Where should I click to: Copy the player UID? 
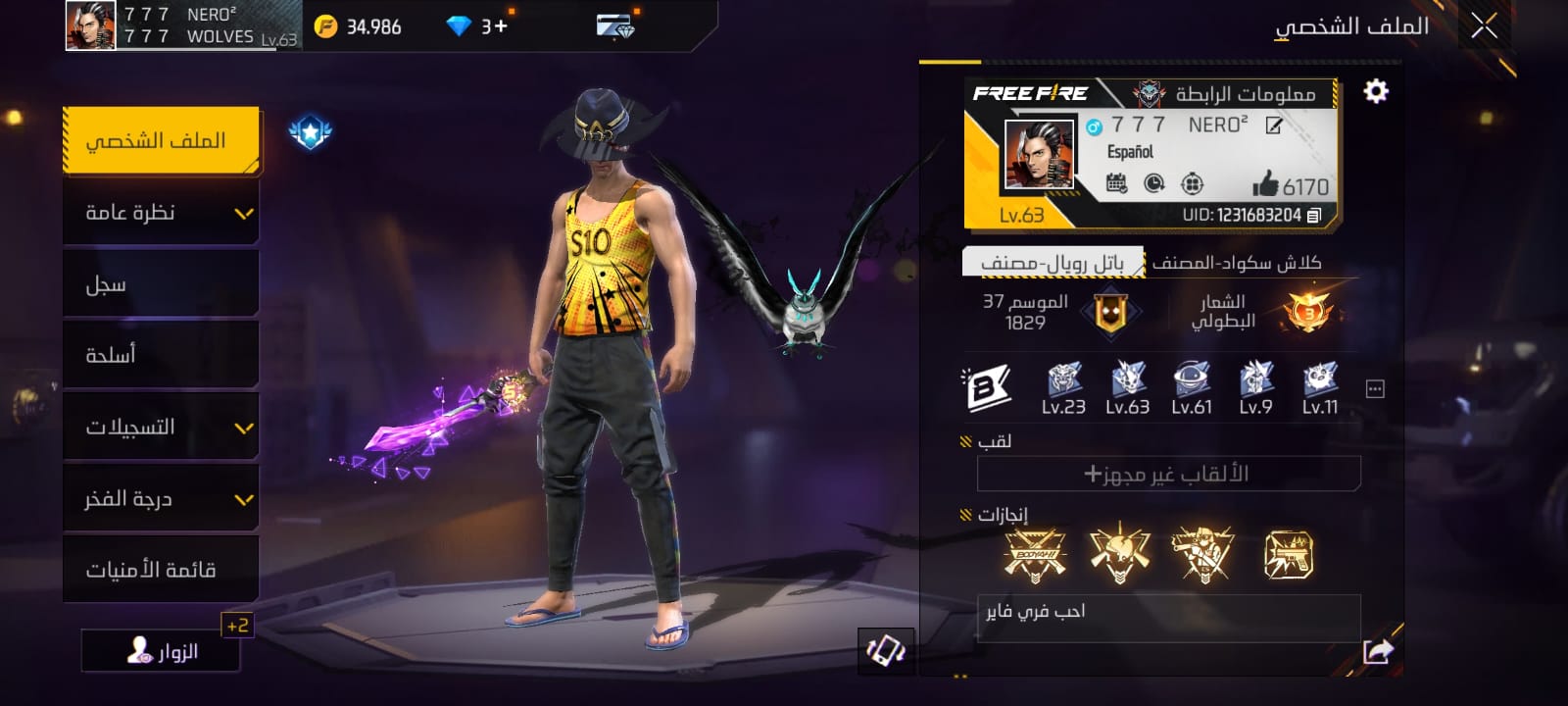1314,215
